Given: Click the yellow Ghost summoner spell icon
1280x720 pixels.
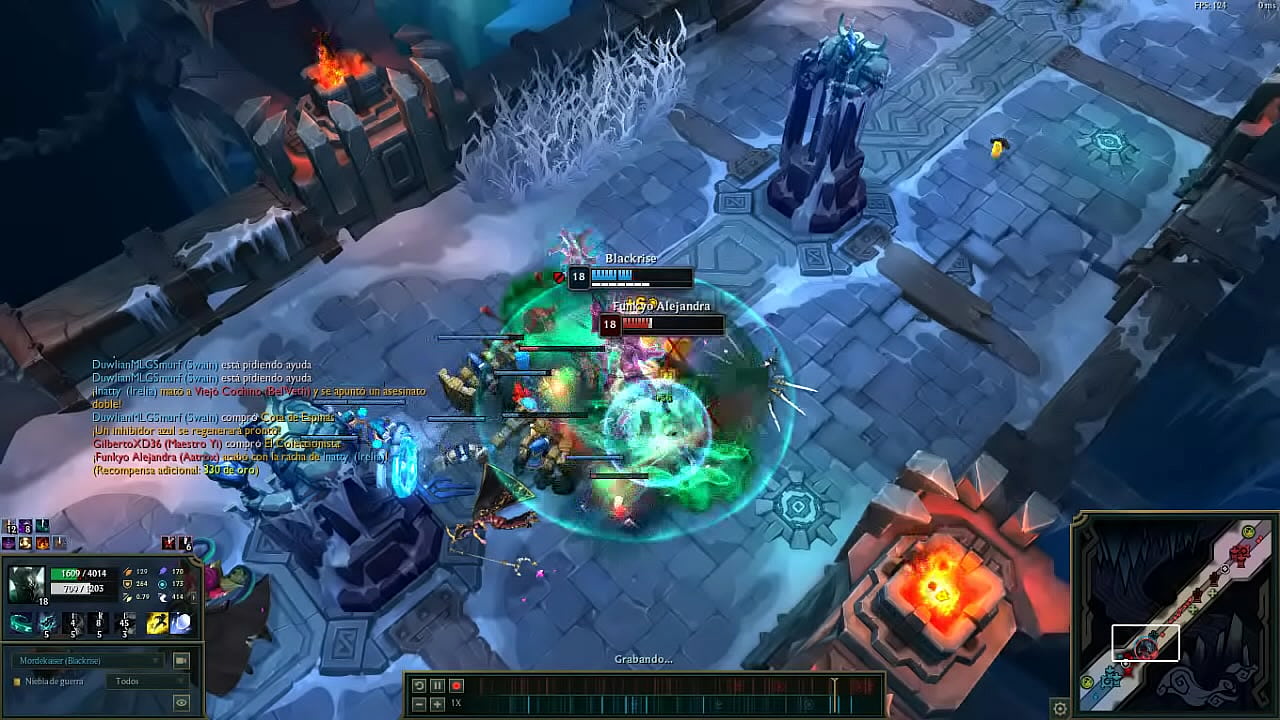Looking at the screenshot, I should 156,622.
